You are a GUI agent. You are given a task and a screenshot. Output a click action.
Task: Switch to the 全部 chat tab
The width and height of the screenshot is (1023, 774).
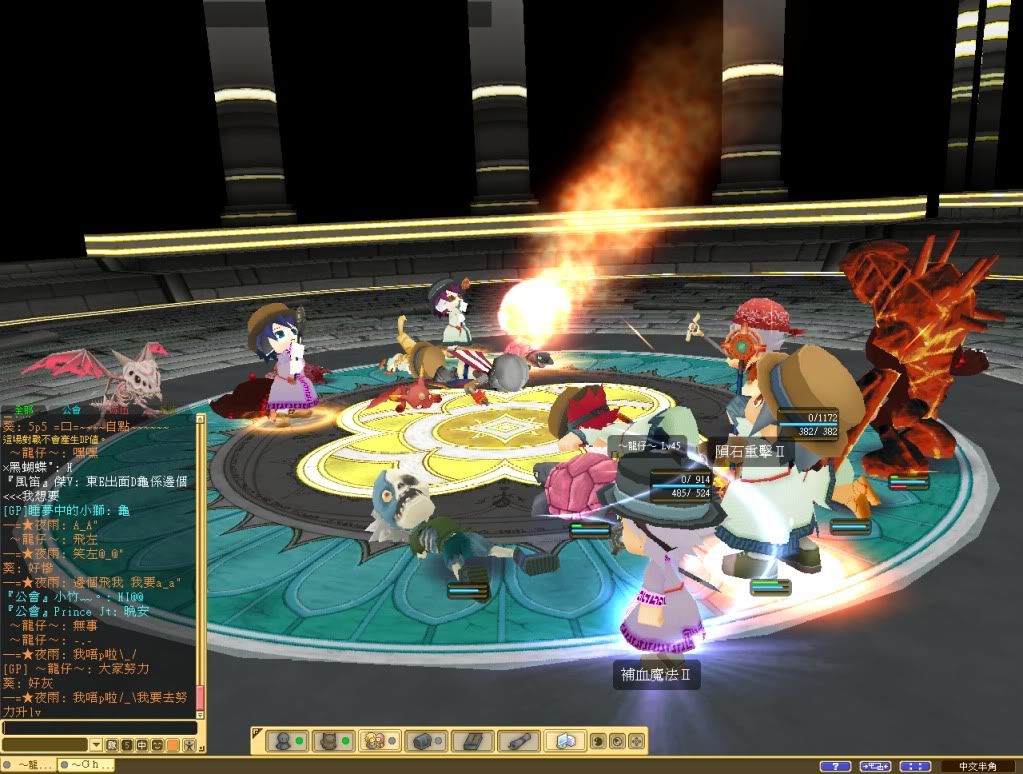pyautogui.click(x=24, y=410)
